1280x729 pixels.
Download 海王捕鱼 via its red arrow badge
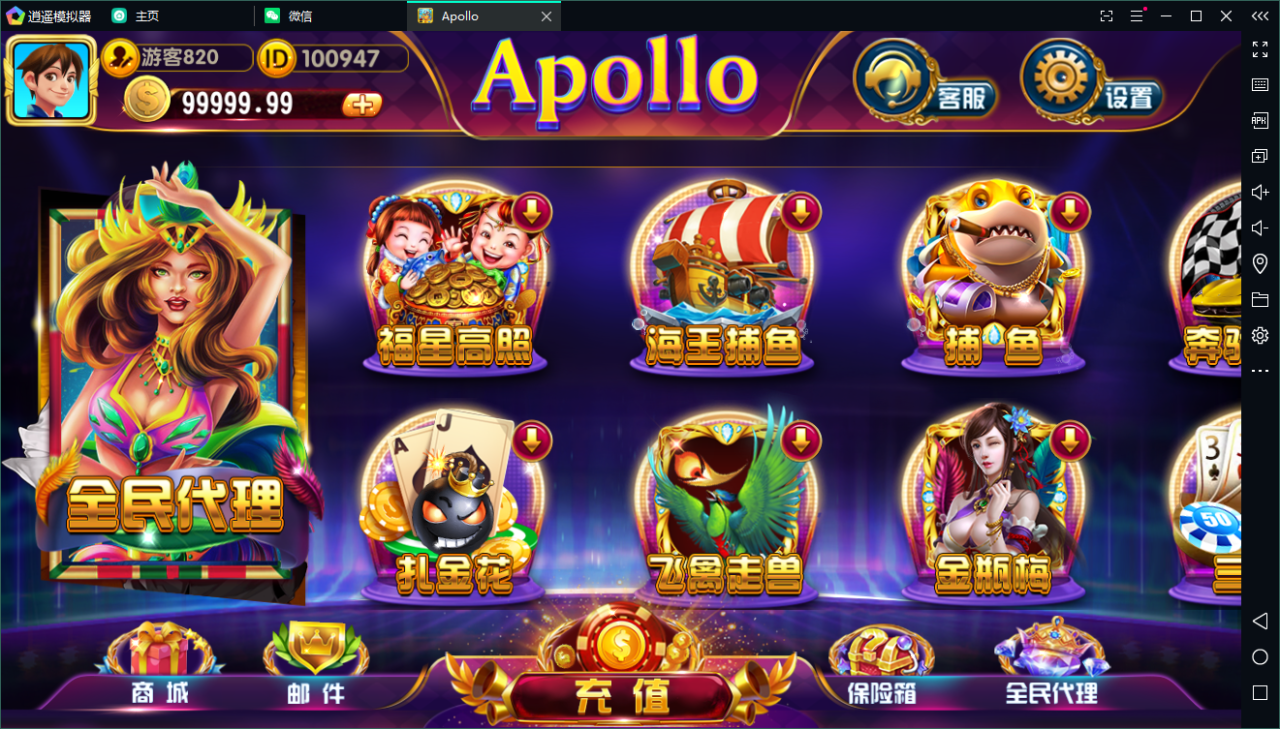click(x=799, y=211)
